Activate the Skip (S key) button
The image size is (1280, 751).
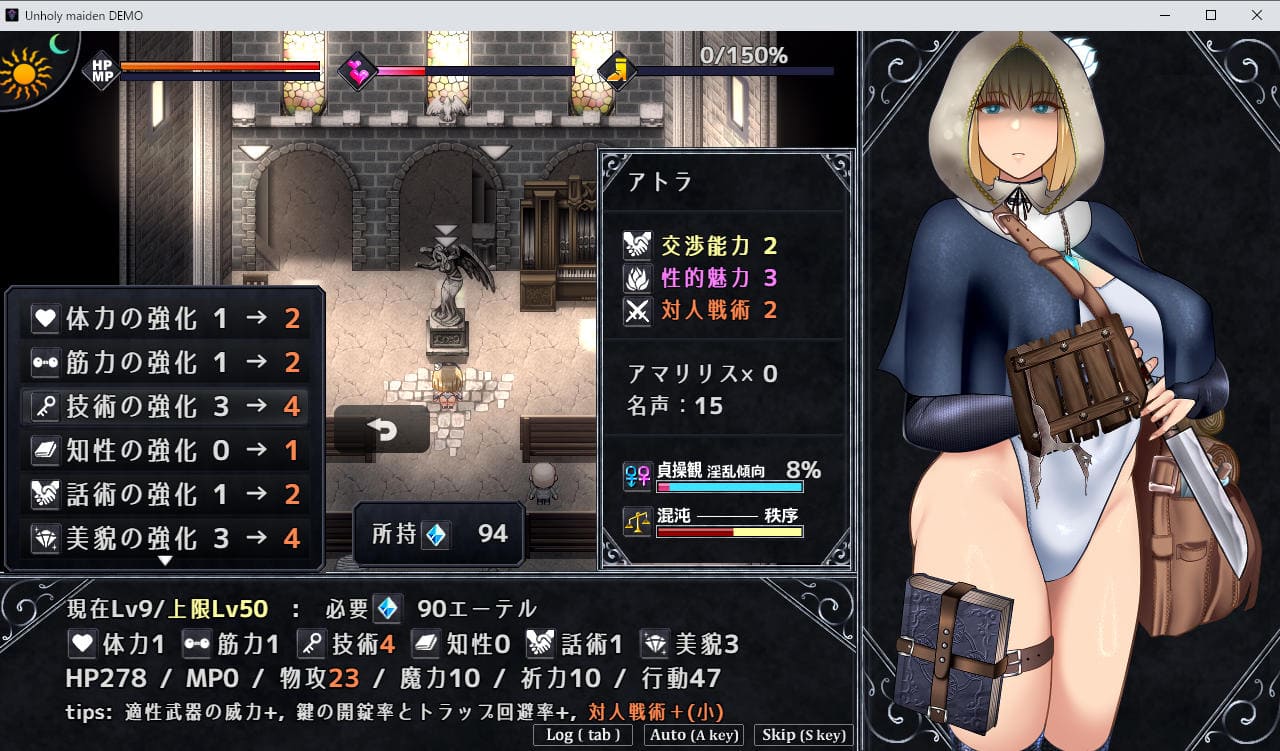pyautogui.click(x=803, y=735)
